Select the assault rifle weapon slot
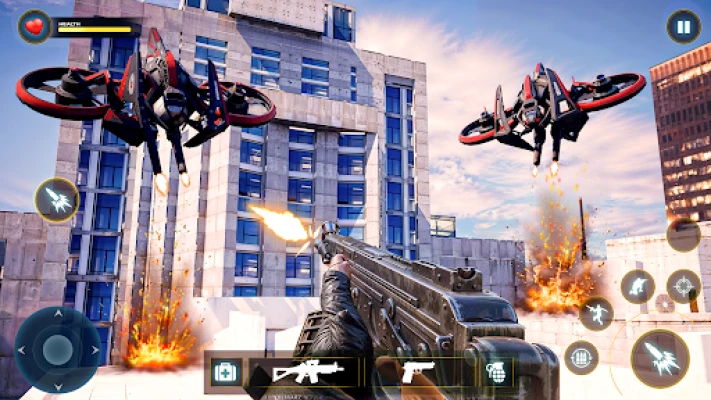This screenshot has height=400, width=711. tap(307, 372)
